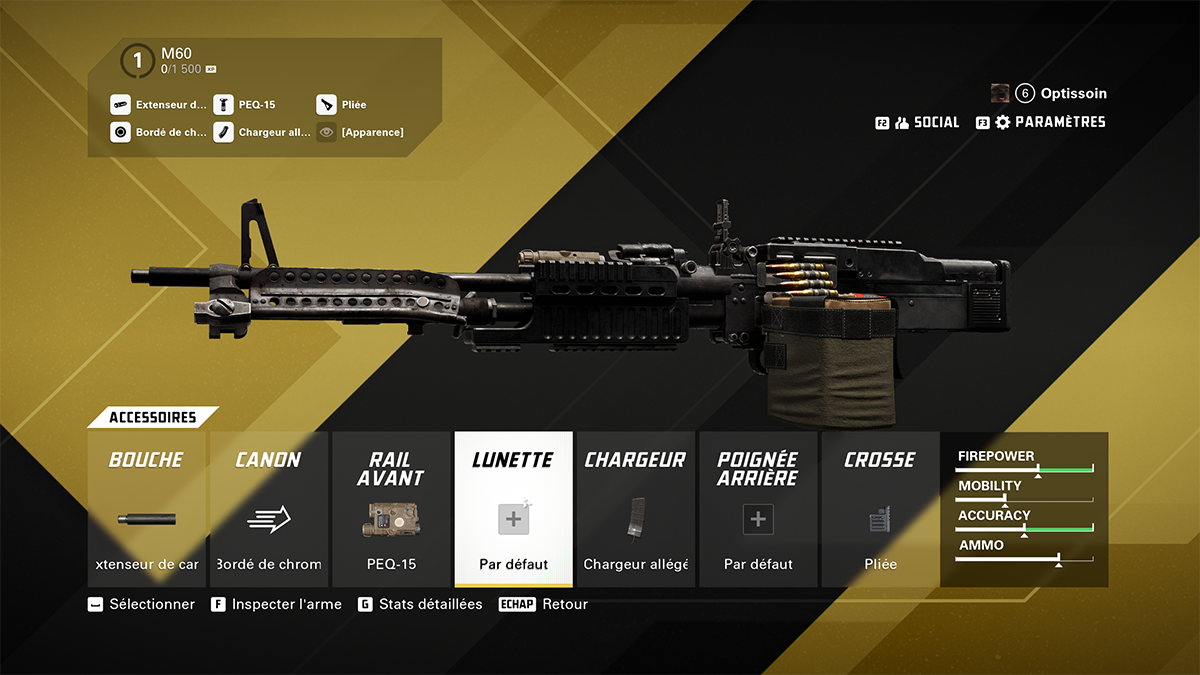Select the Lunette attachment slot
Screen dimensions: 1200x675
click(513, 509)
